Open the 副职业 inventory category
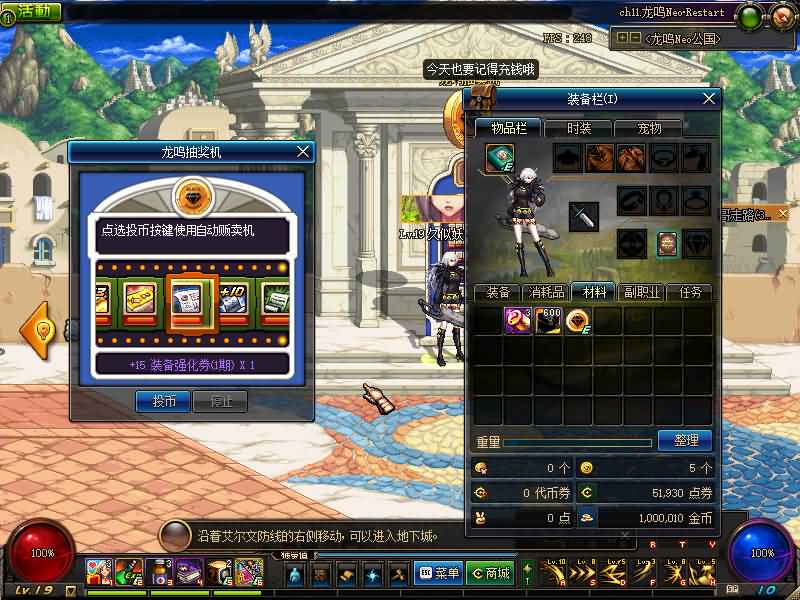The image size is (800, 600). [x=643, y=292]
